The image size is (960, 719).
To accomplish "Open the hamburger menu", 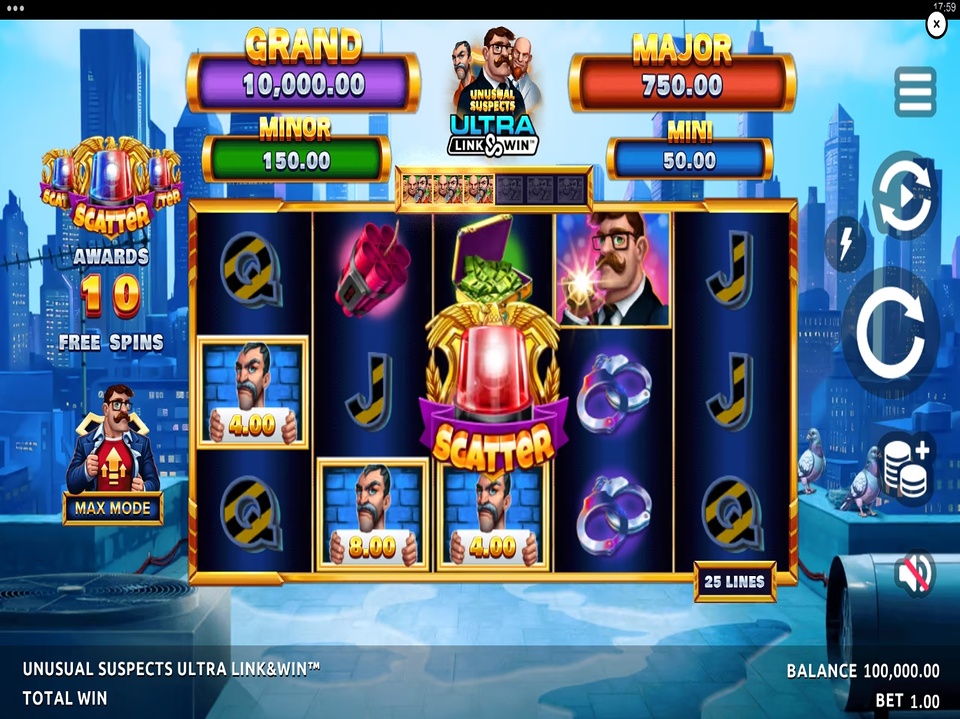I will (x=915, y=92).
